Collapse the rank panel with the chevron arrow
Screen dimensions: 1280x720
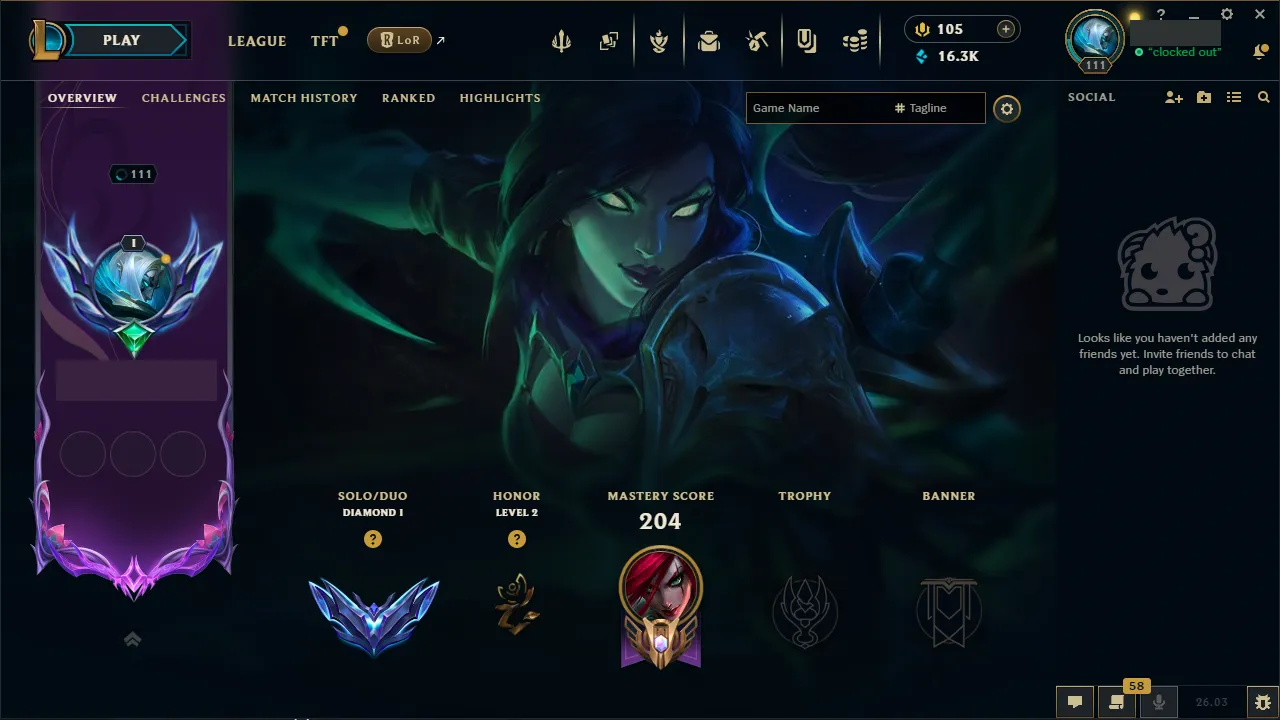pyautogui.click(x=132, y=639)
